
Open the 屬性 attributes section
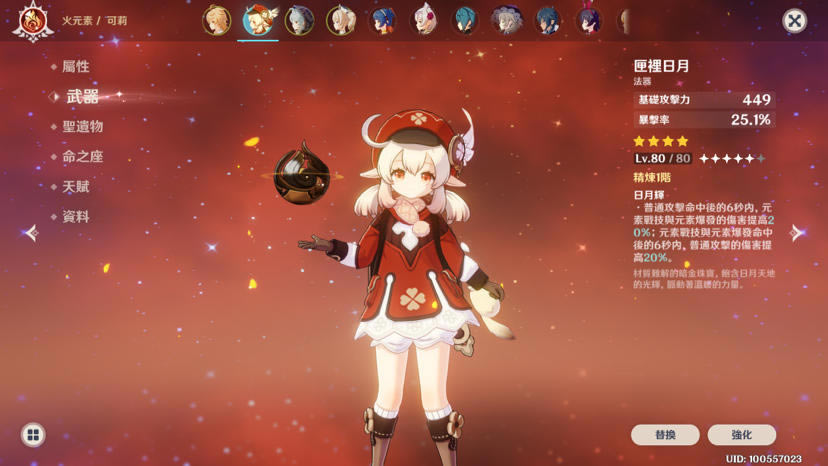76,67
